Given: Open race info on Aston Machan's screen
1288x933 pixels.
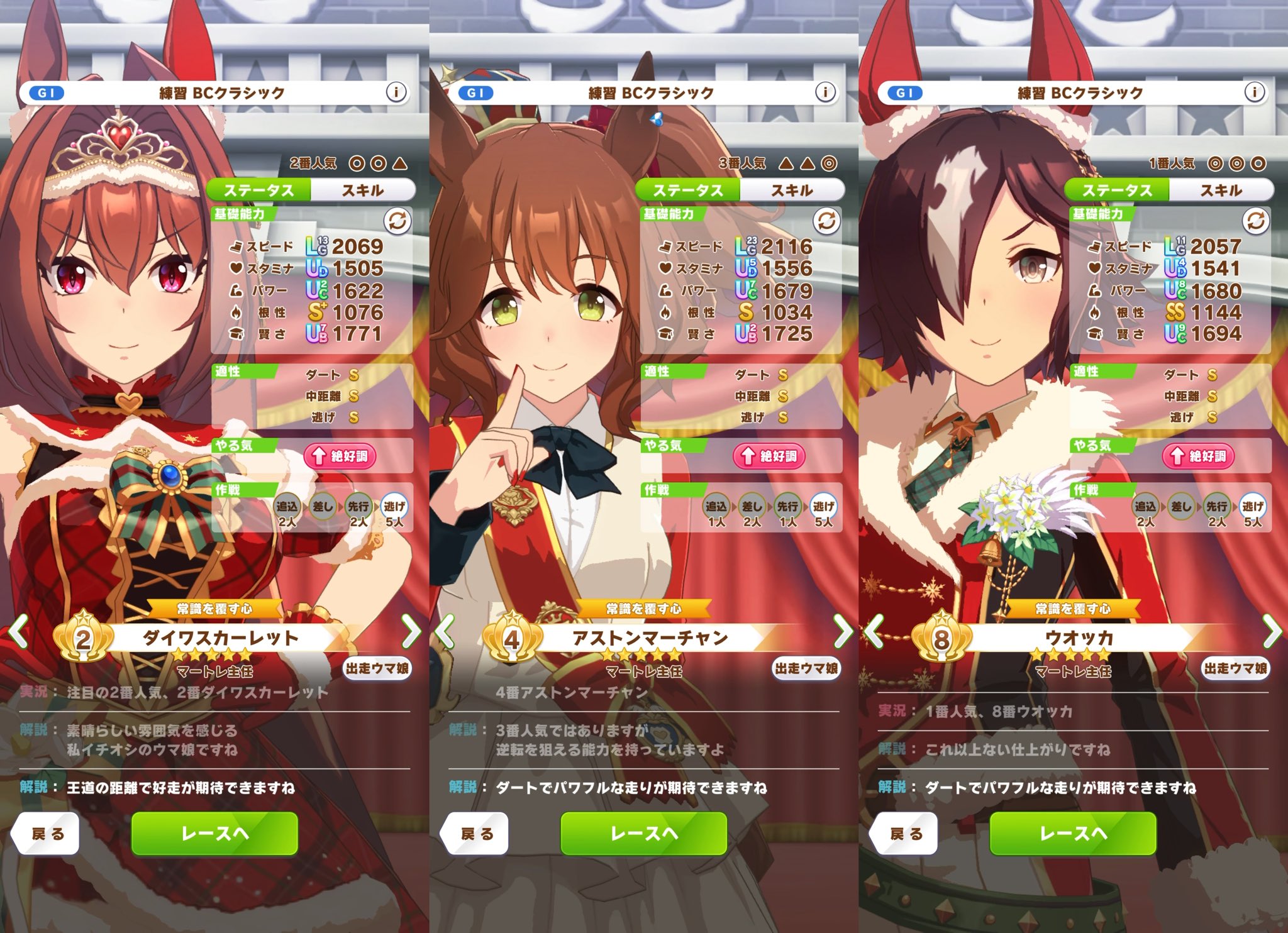Looking at the screenshot, I should (x=825, y=92).
